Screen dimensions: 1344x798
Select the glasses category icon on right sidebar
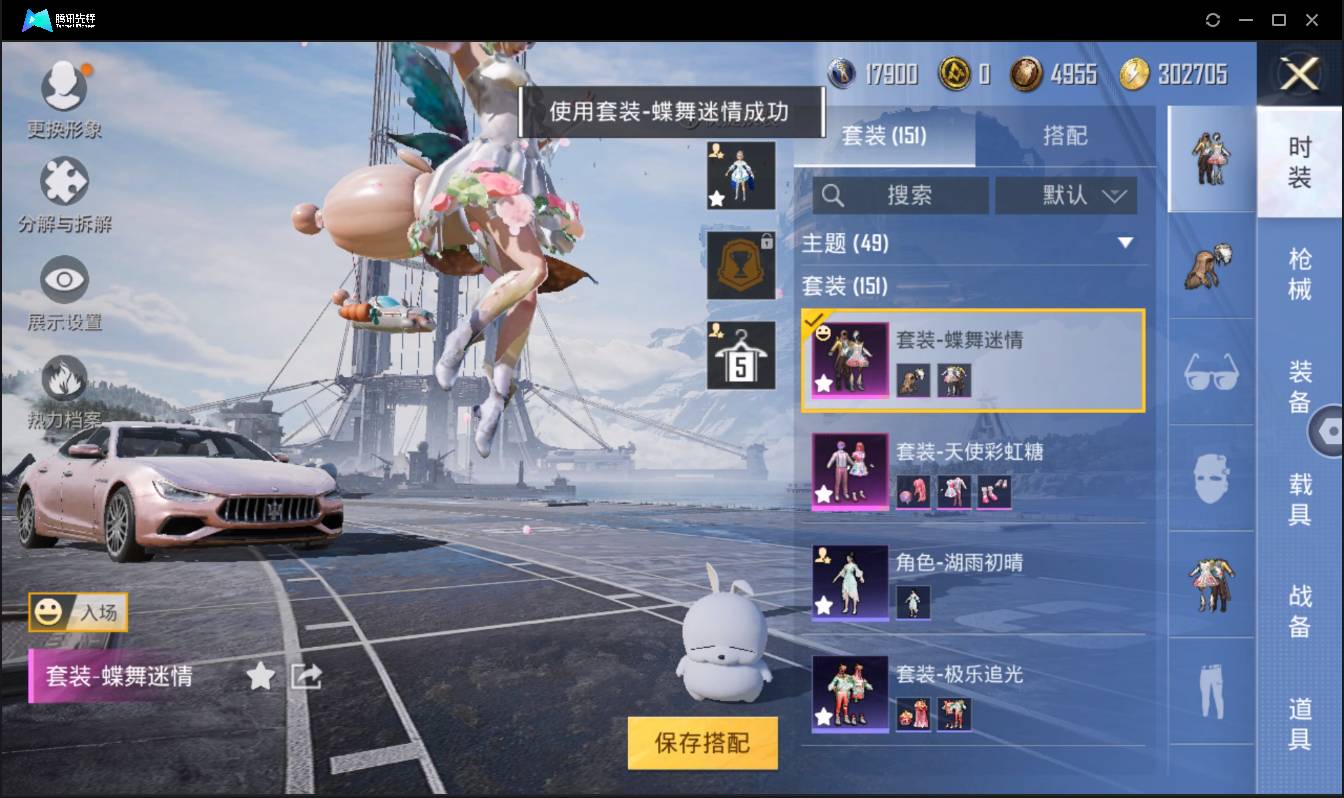pos(1210,372)
